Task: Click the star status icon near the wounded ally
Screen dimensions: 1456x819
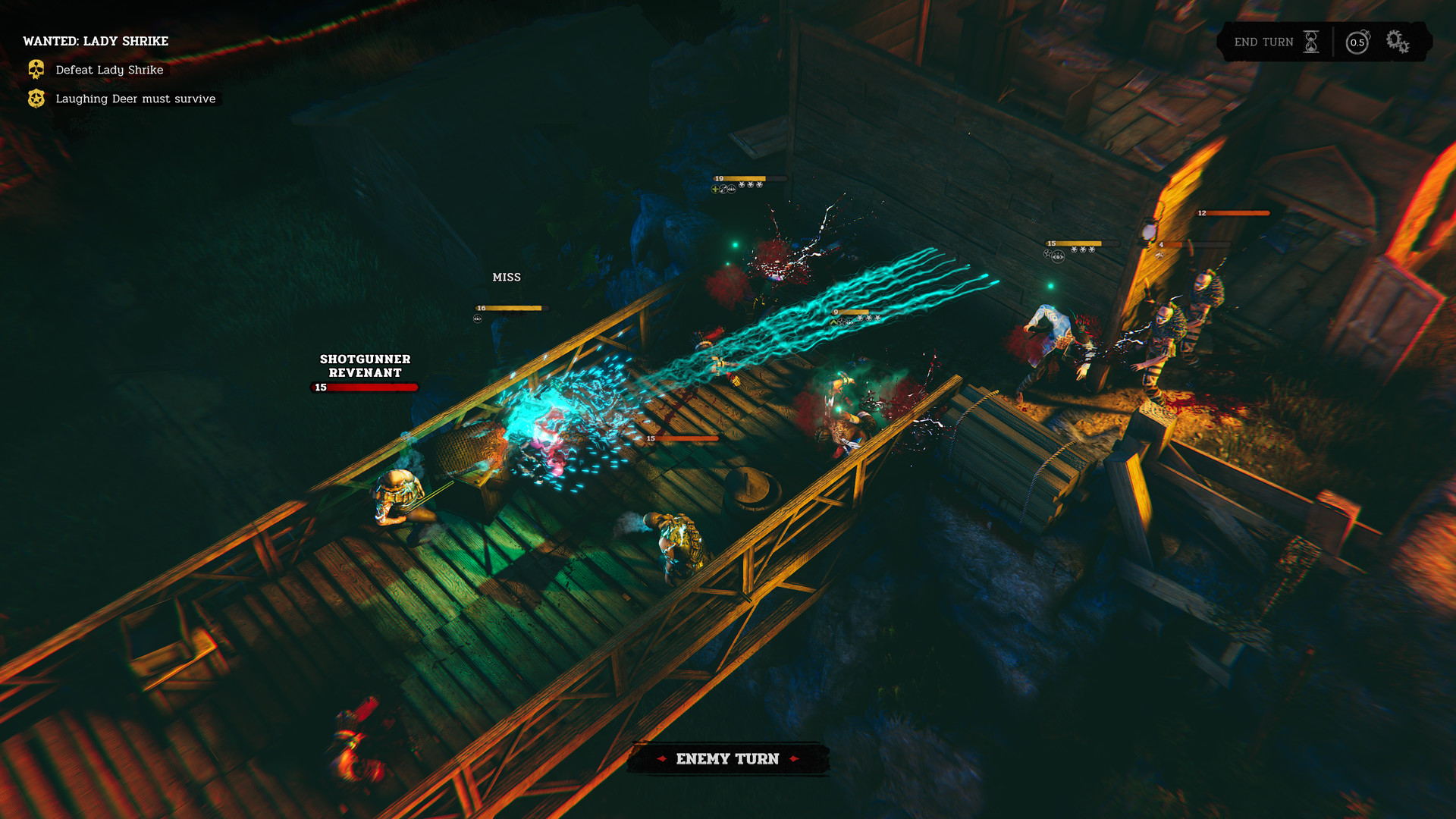Action: coord(1047,255)
